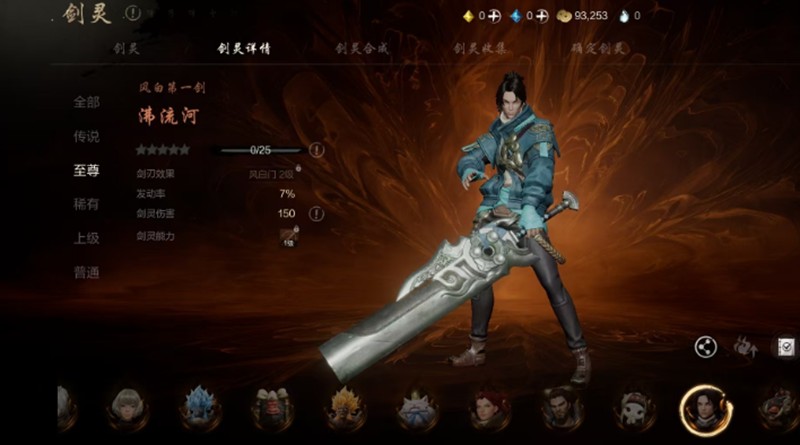Select the 上级 rarity filter
This screenshot has width=800, height=445.
tap(86, 238)
